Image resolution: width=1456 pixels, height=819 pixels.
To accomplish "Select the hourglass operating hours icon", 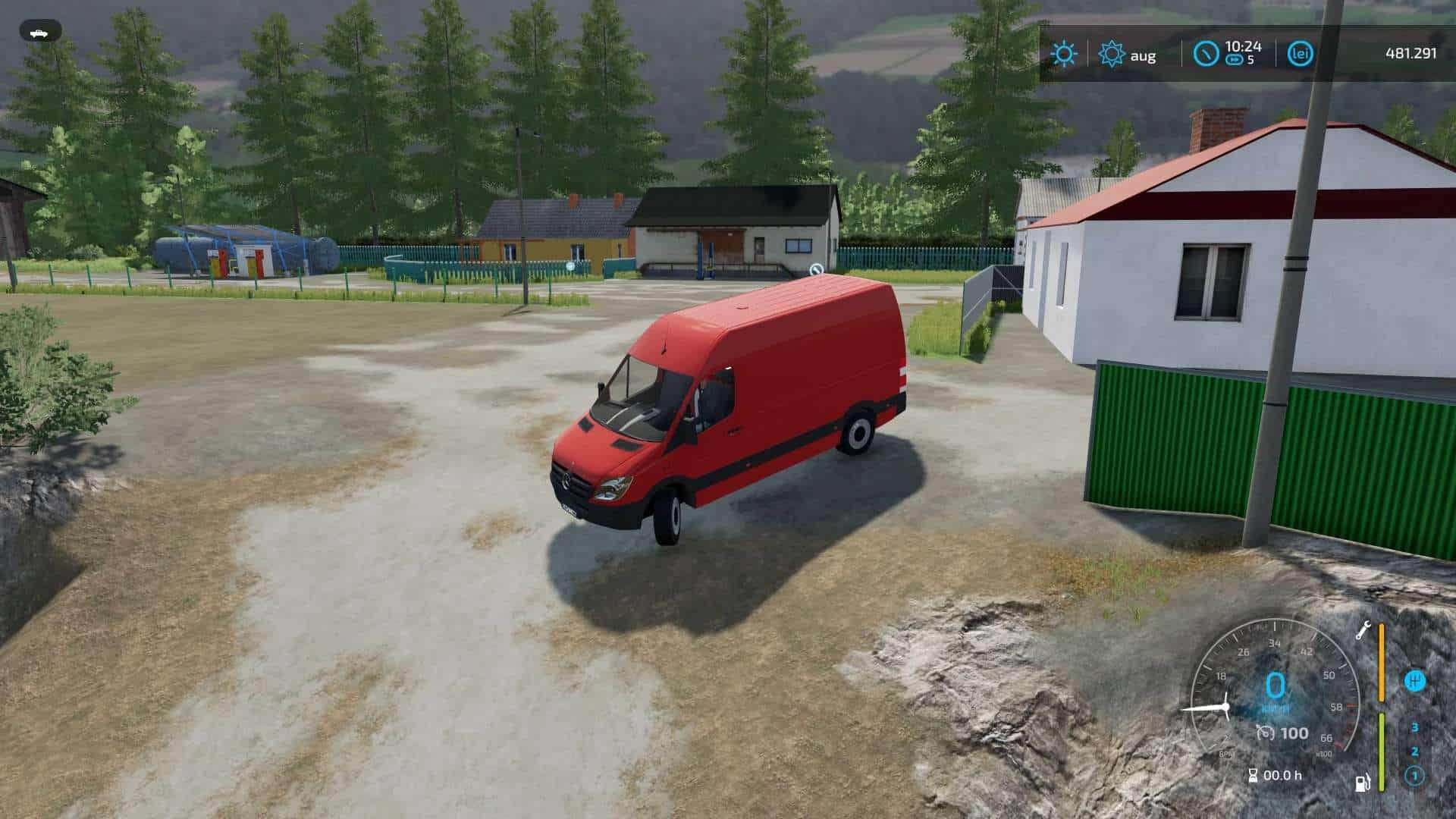I will 1254,774.
